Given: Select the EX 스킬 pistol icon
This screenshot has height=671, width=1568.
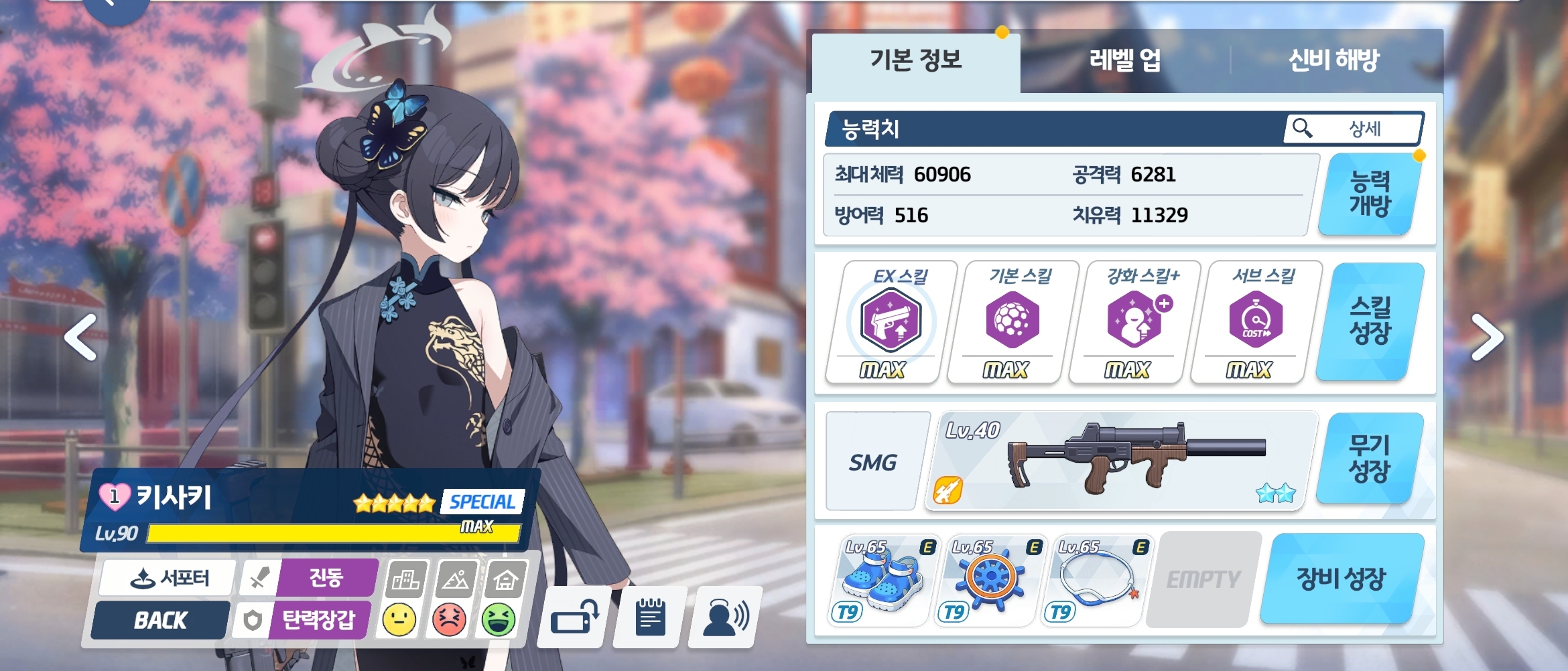Looking at the screenshot, I should [x=891, y=321].
